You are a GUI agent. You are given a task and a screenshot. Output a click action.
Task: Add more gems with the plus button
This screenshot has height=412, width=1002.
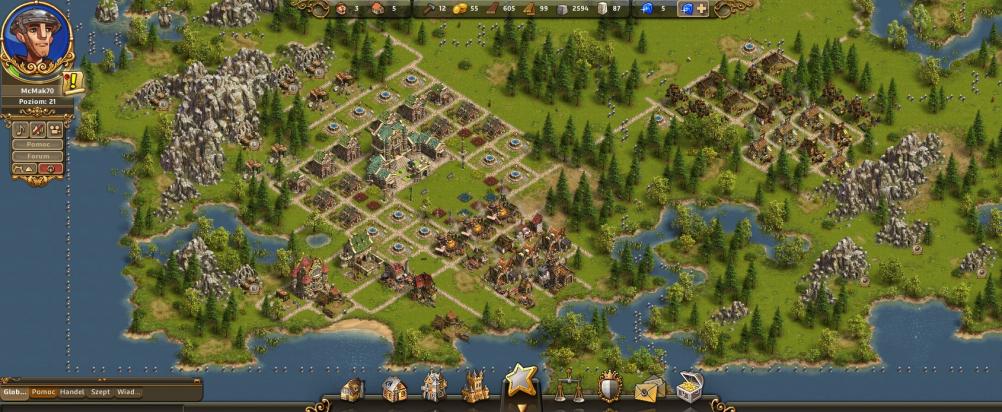701,9
